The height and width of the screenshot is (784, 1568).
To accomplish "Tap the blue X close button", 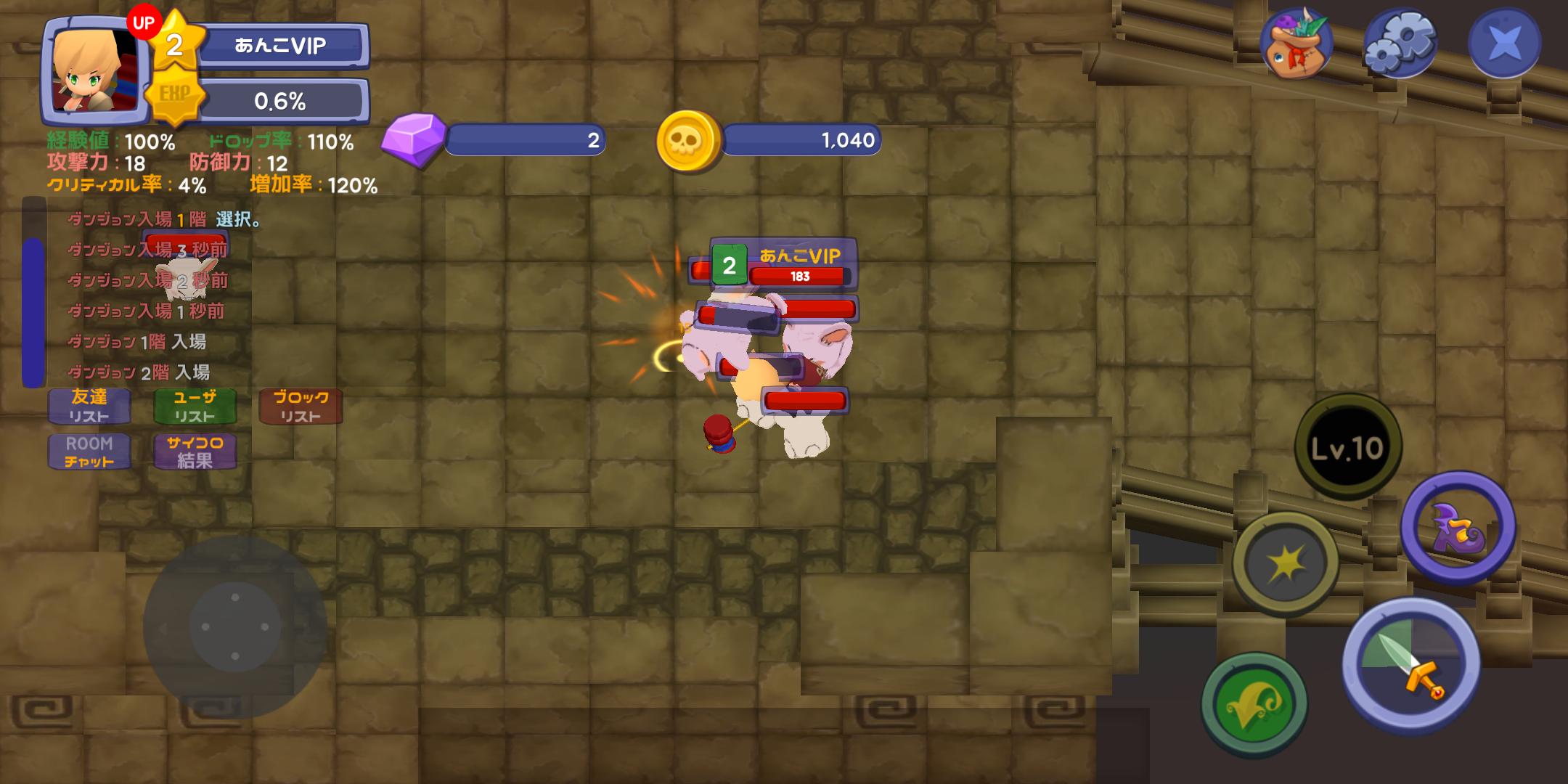I will click(1504, 44).
